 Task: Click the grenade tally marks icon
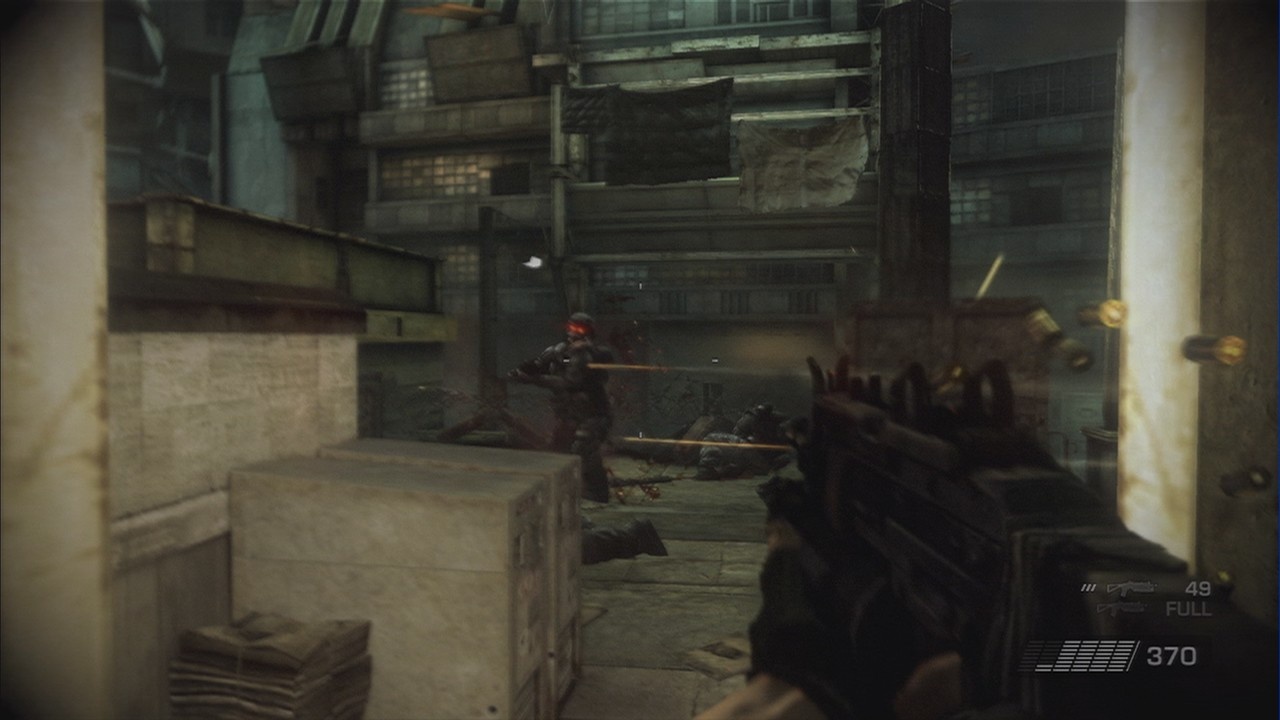pos(1088,588)
